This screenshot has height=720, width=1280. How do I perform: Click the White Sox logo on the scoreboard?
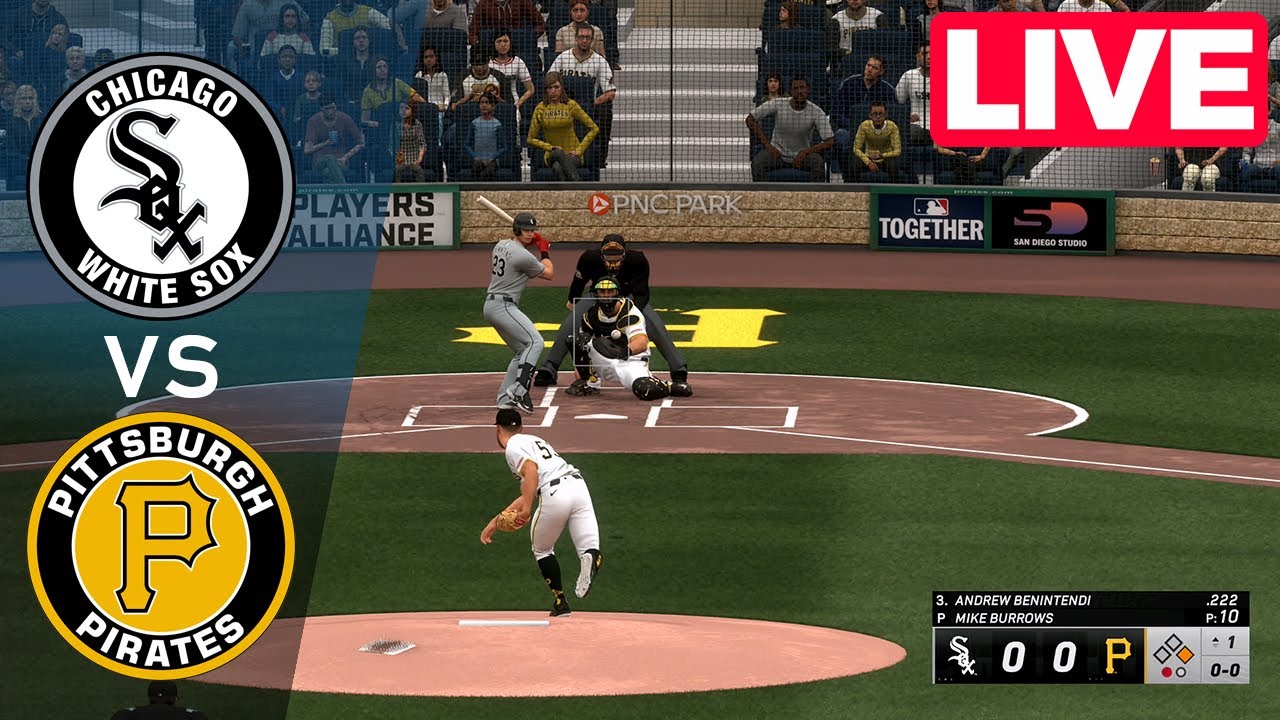click(962, 656)
